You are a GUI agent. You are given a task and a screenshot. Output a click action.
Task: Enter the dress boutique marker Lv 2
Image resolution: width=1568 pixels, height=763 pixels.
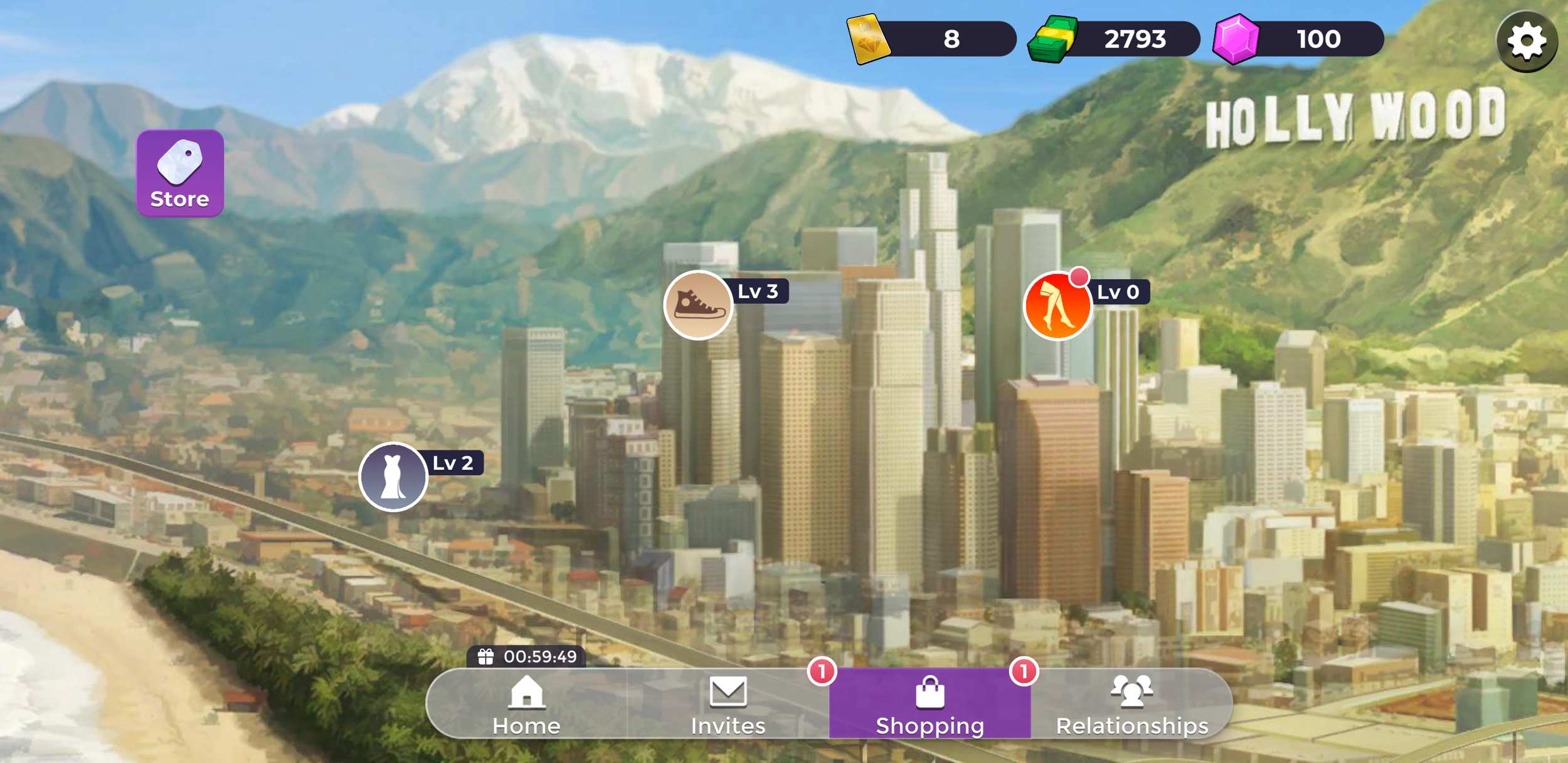point(393,477)
